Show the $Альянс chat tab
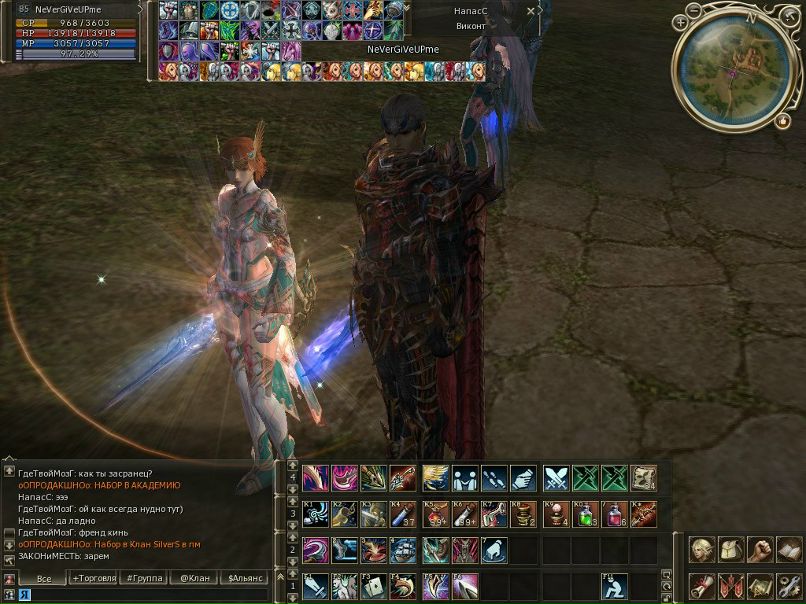 246,579
